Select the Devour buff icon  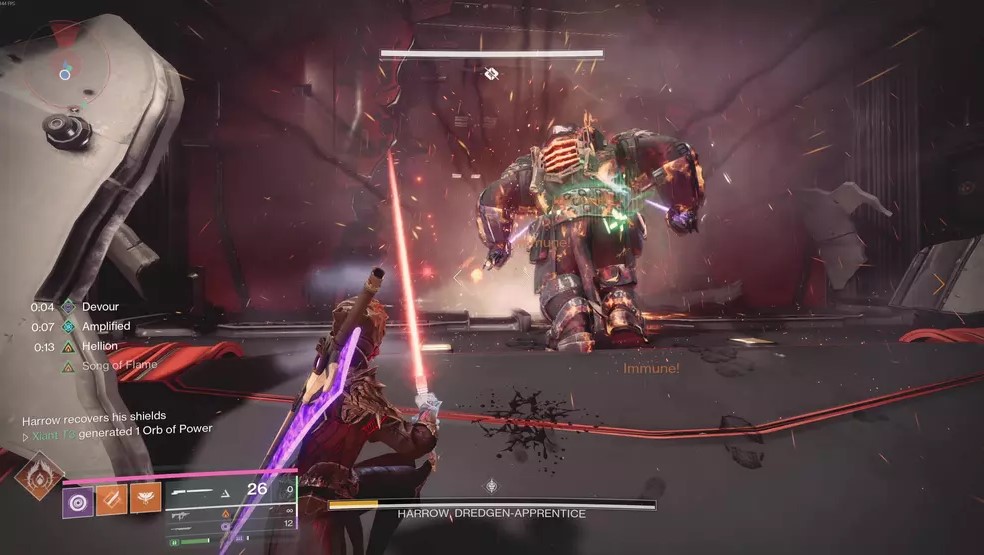pos(68,307)
